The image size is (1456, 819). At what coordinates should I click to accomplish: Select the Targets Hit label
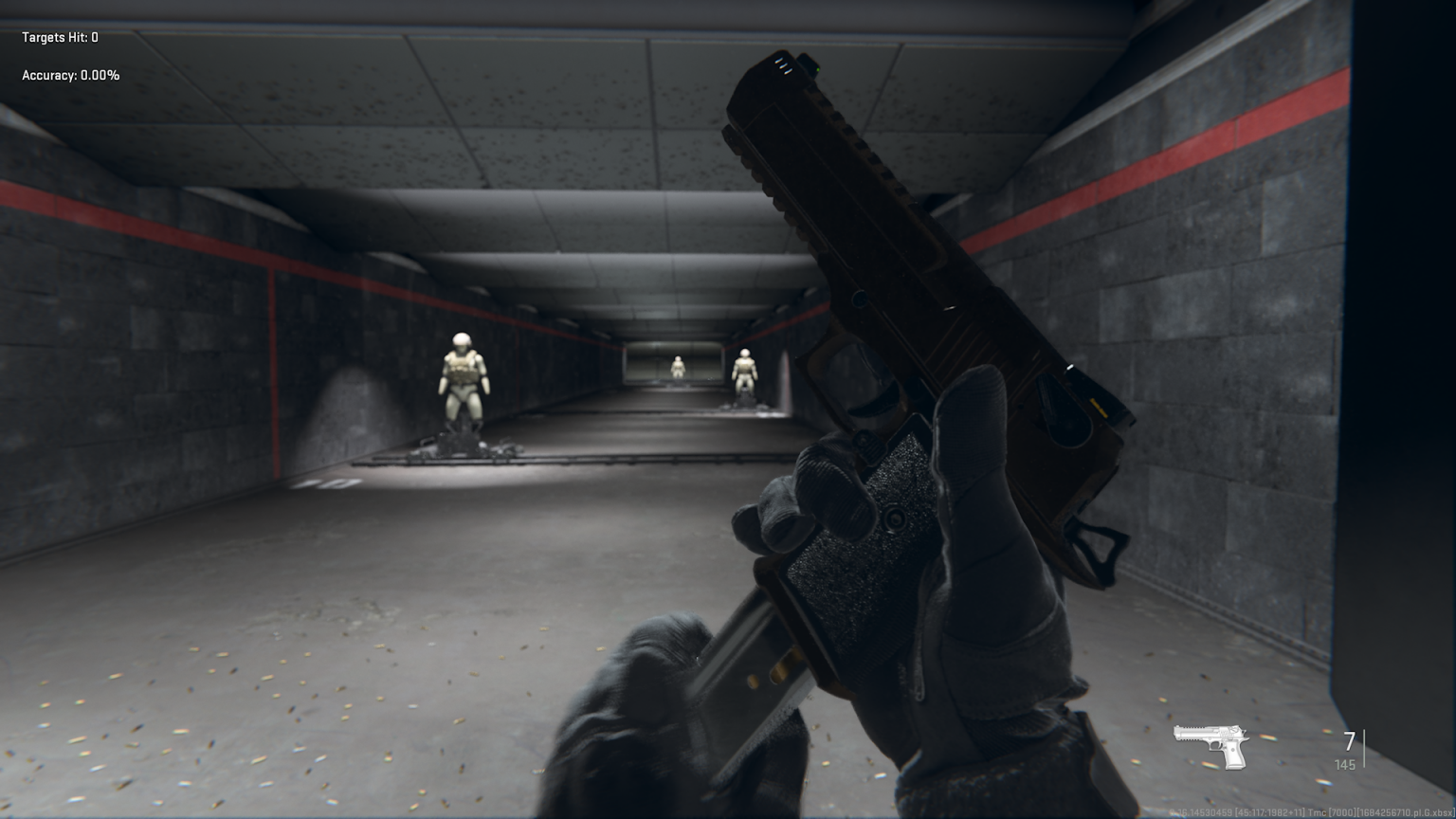tap(52, 39)
